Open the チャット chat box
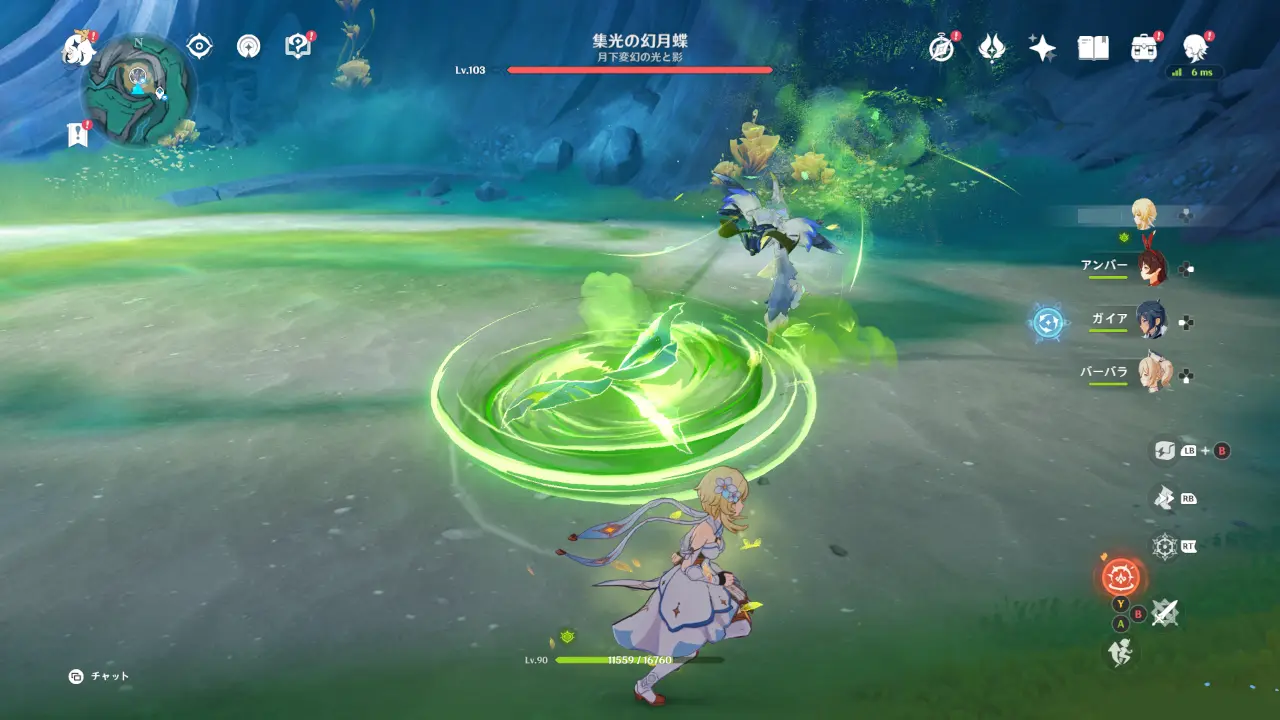The image size is (1280, 720). [99, 677]
